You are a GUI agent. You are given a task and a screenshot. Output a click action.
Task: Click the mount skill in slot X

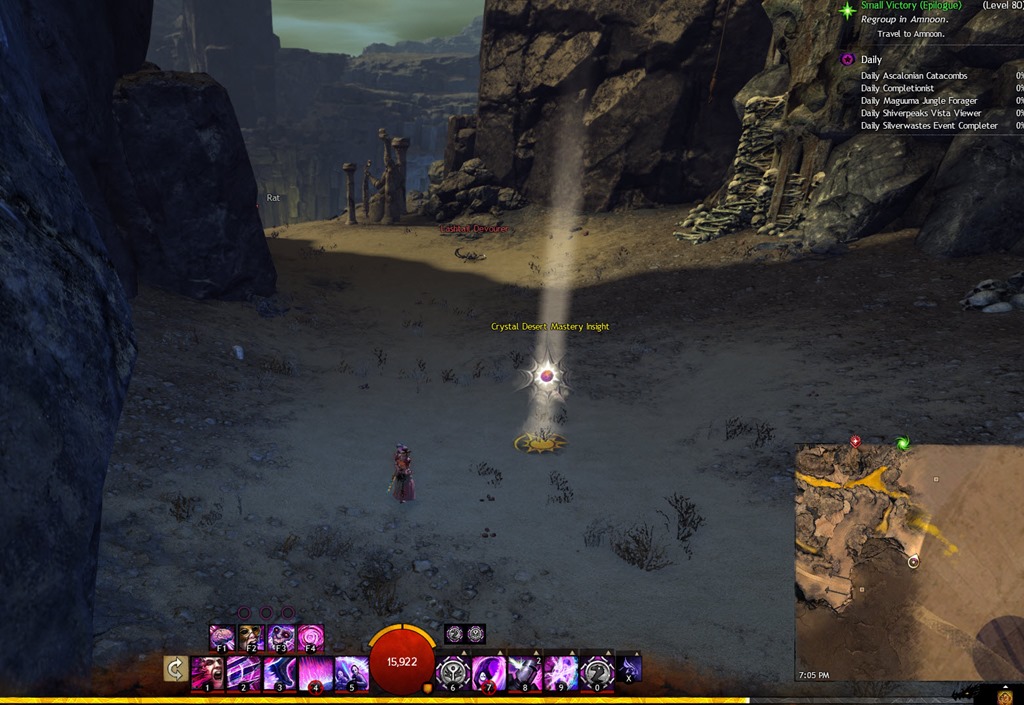click(629, 668)
